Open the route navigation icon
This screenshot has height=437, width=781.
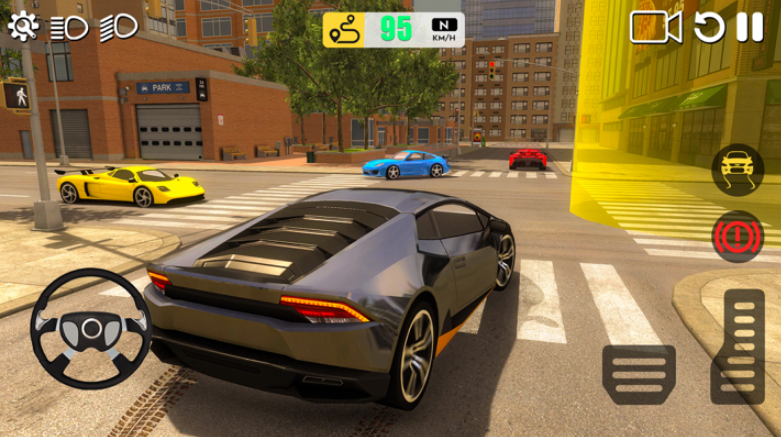343,31
